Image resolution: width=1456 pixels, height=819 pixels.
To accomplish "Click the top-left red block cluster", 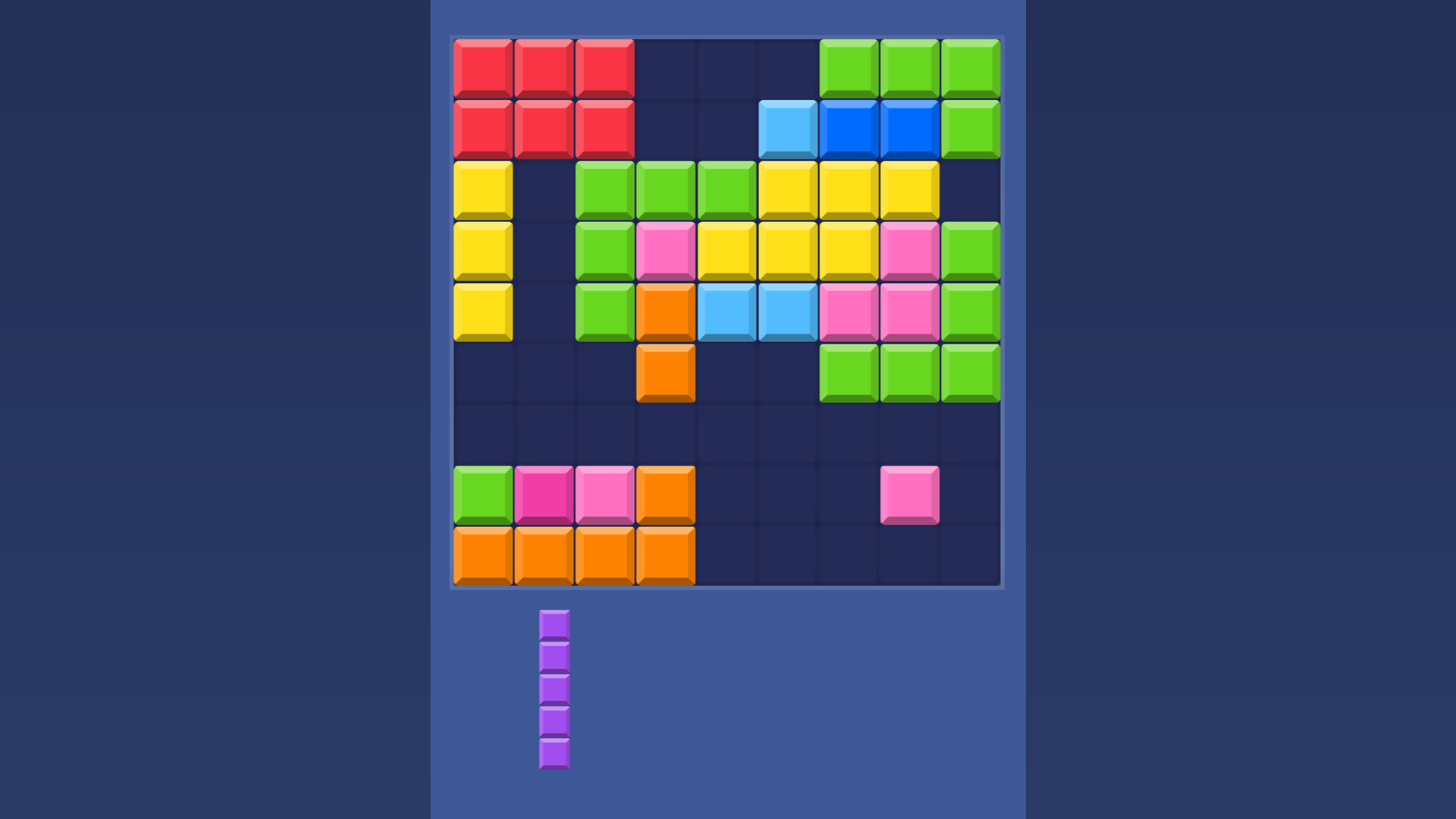I will pos(543,99).
